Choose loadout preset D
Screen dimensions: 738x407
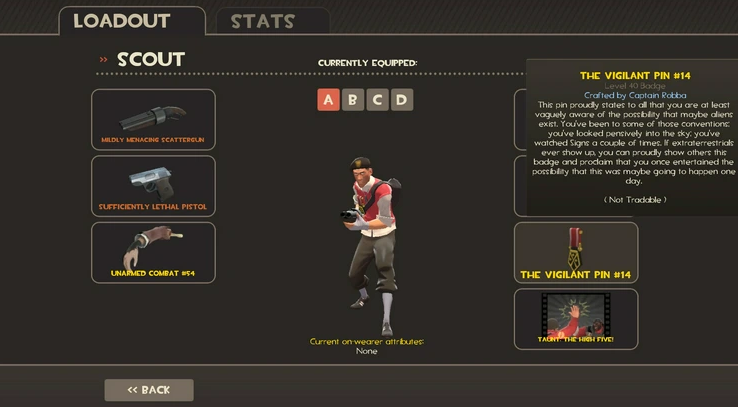[401, 99]
